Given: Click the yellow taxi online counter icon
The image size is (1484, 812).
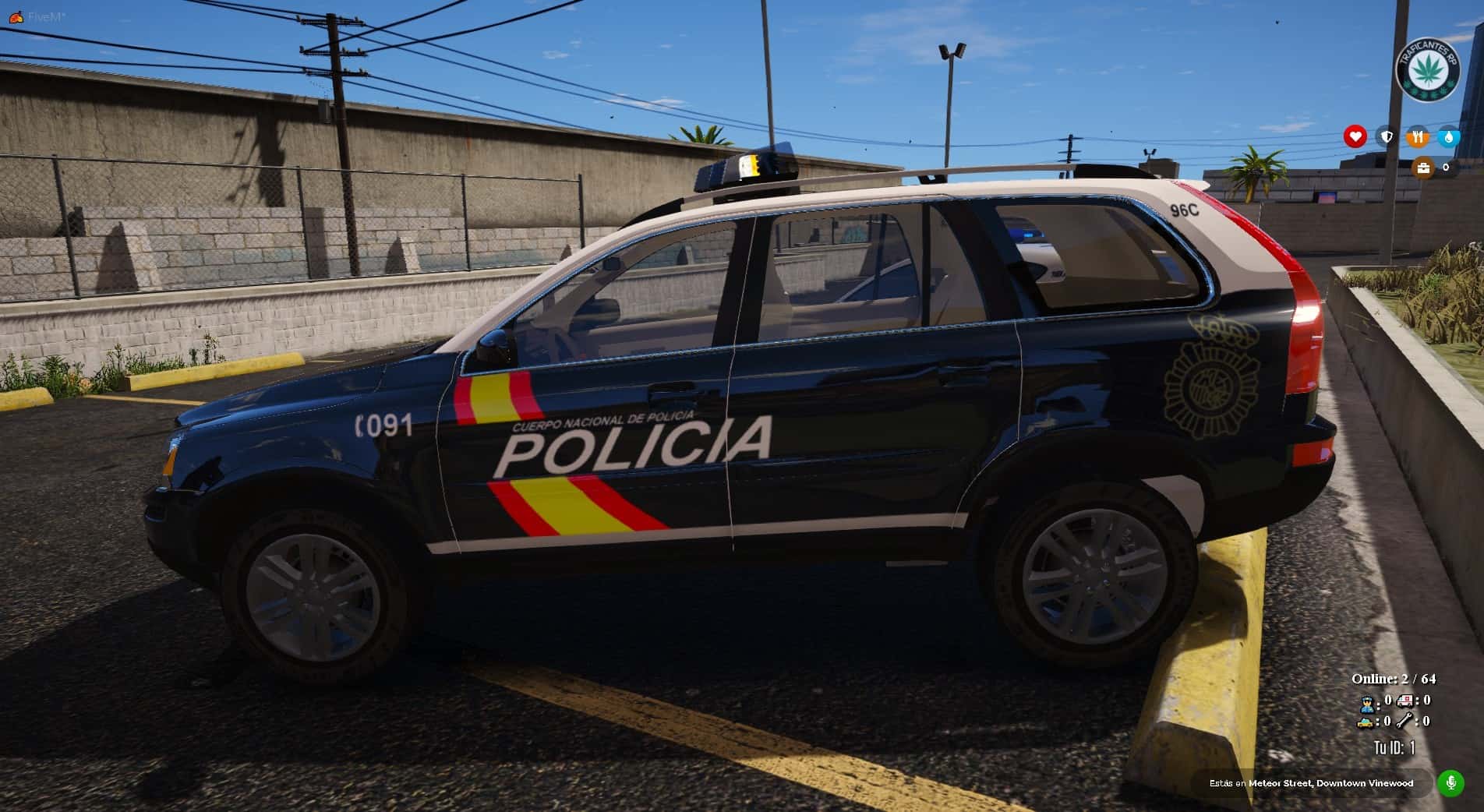Looking at the screenshot, I should pyautogui.click(x=1366, y=722).
